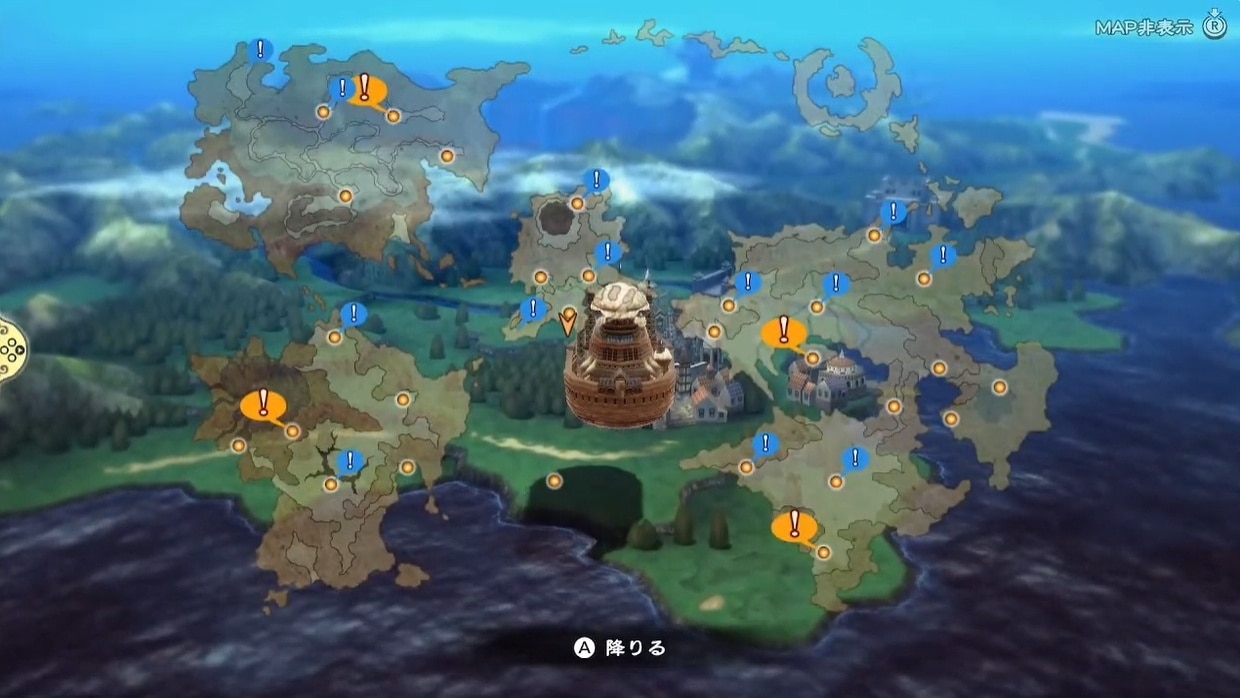Screen dimensions: 1240x698
Task: Click the blue exclamation marker beside the northern crater
Action: click(596, 181)
